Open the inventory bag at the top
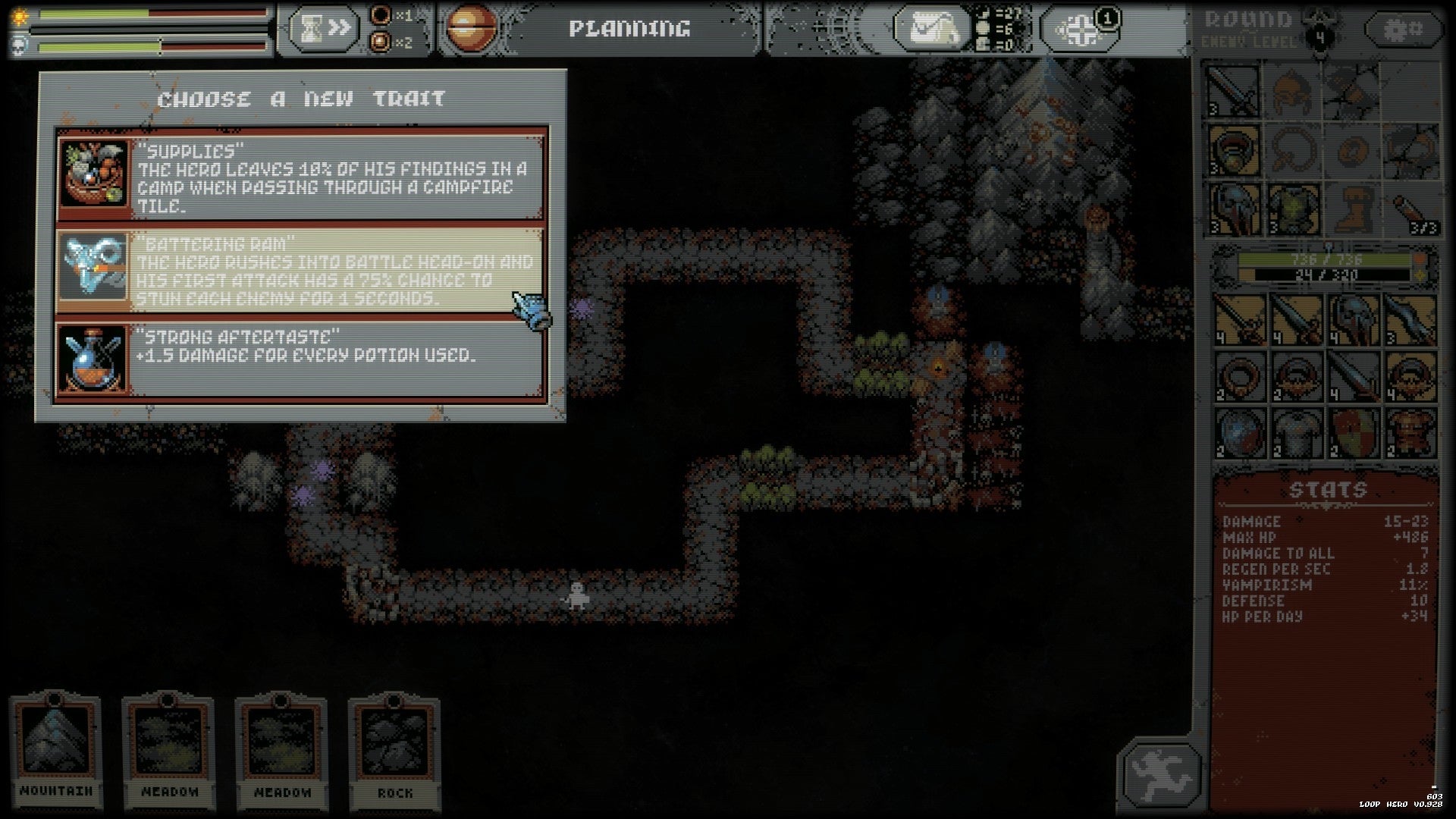This screenshot has height=819, width=1456. pyautogui.click(x=929, y=28)
